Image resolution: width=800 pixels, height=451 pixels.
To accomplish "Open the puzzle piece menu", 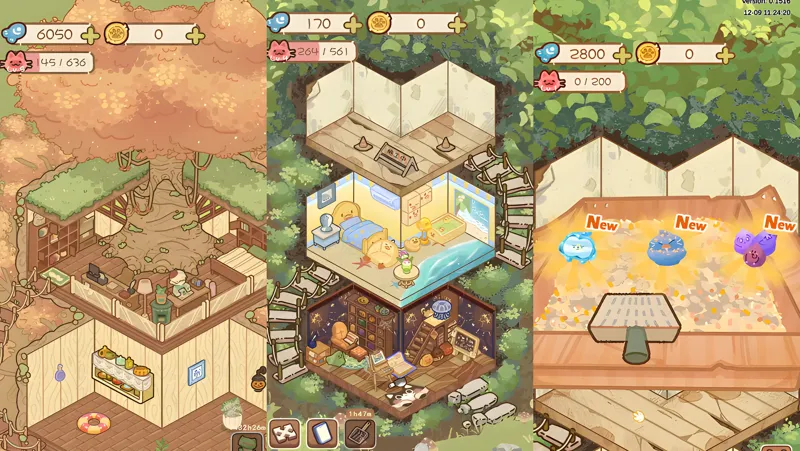I will click(x=286, y=434).
